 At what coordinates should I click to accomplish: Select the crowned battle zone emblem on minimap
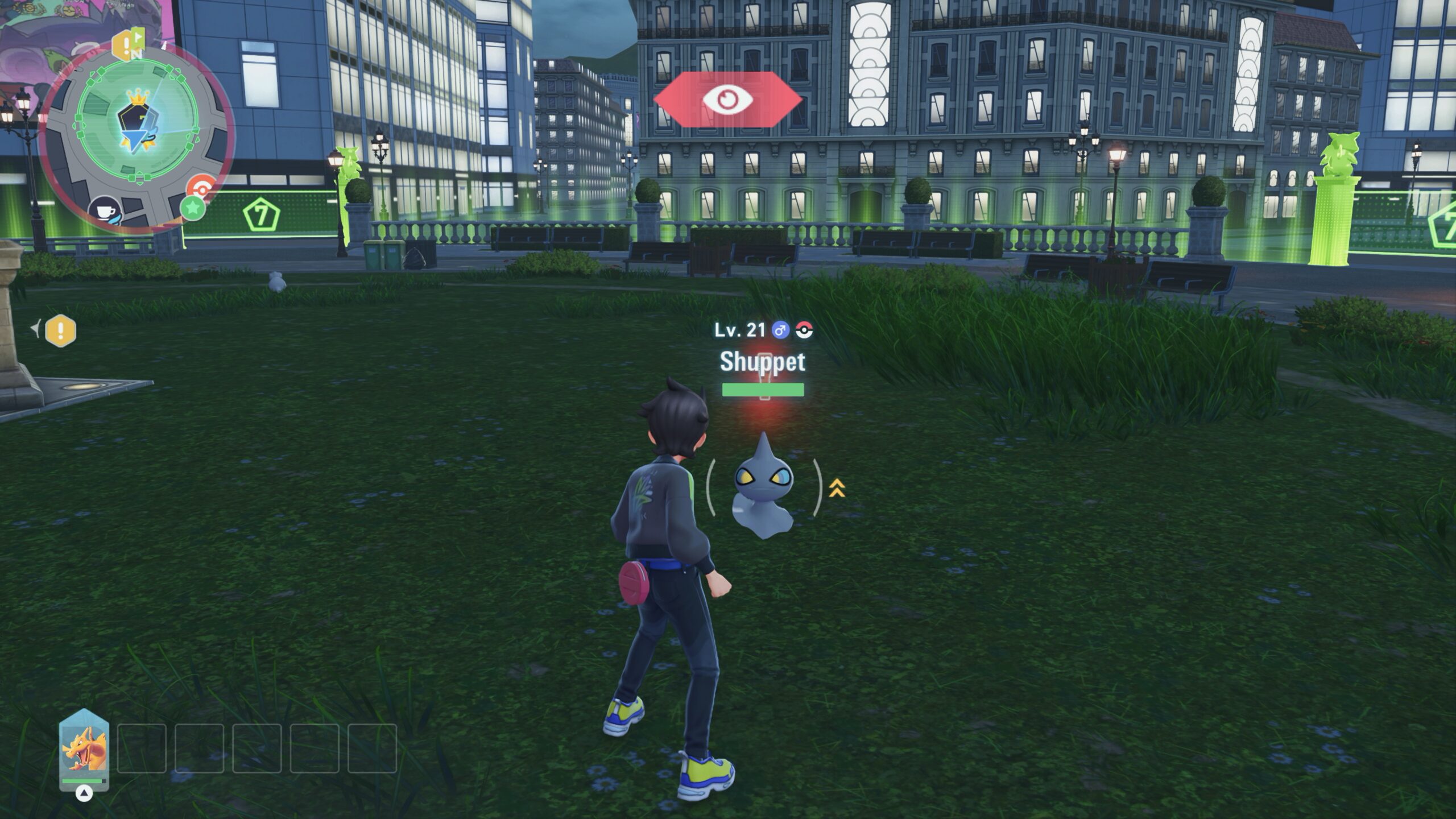(136, 119)
